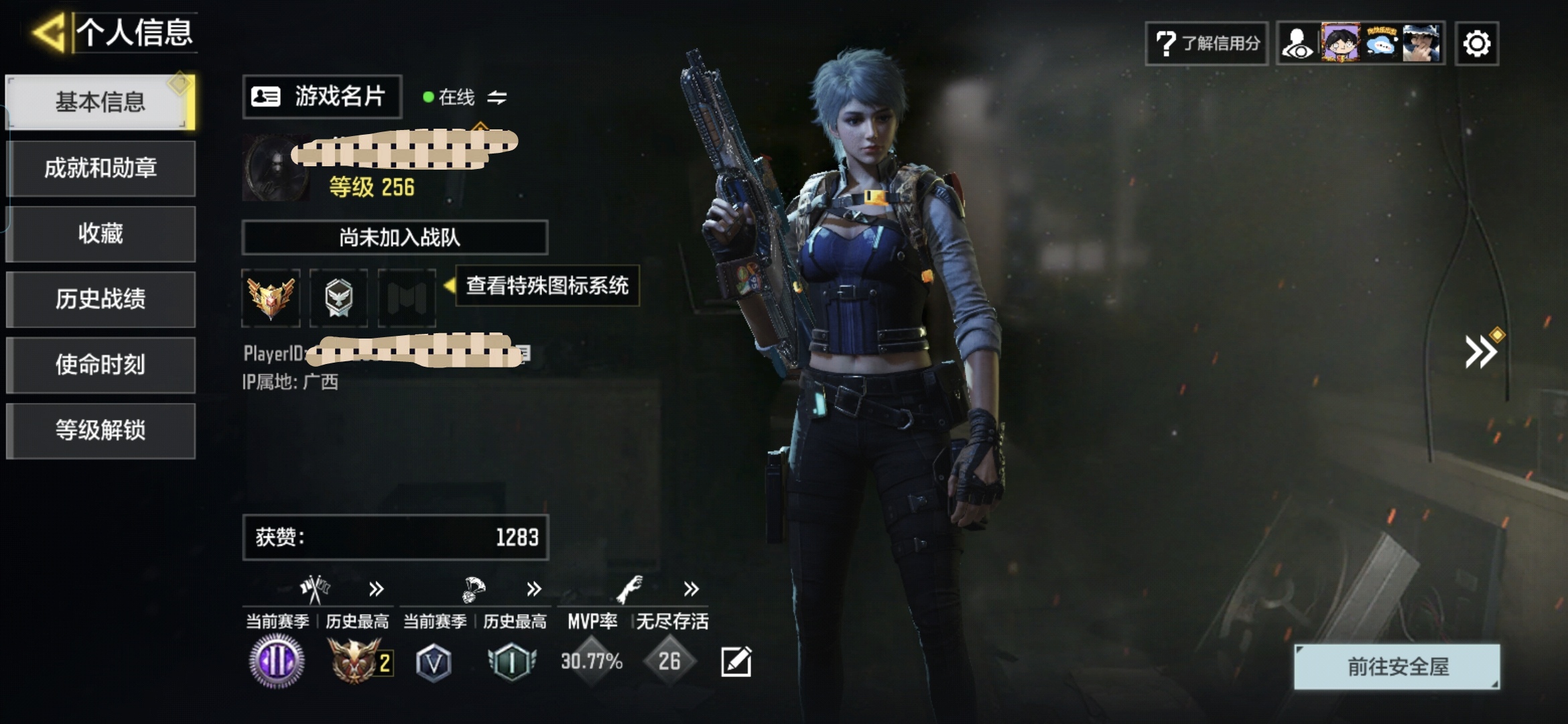Expand the panel with the double-arrow

(1480, 352)
